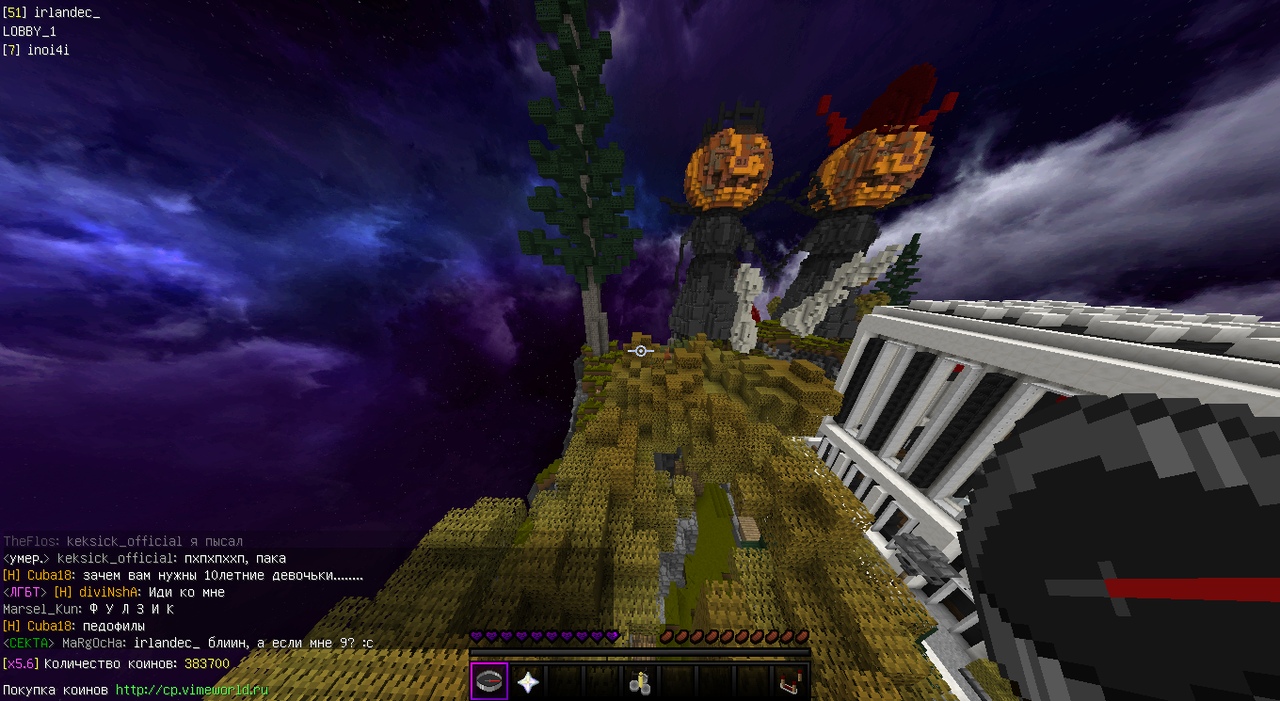Select the nether star hotbar slot

(527, 681)
